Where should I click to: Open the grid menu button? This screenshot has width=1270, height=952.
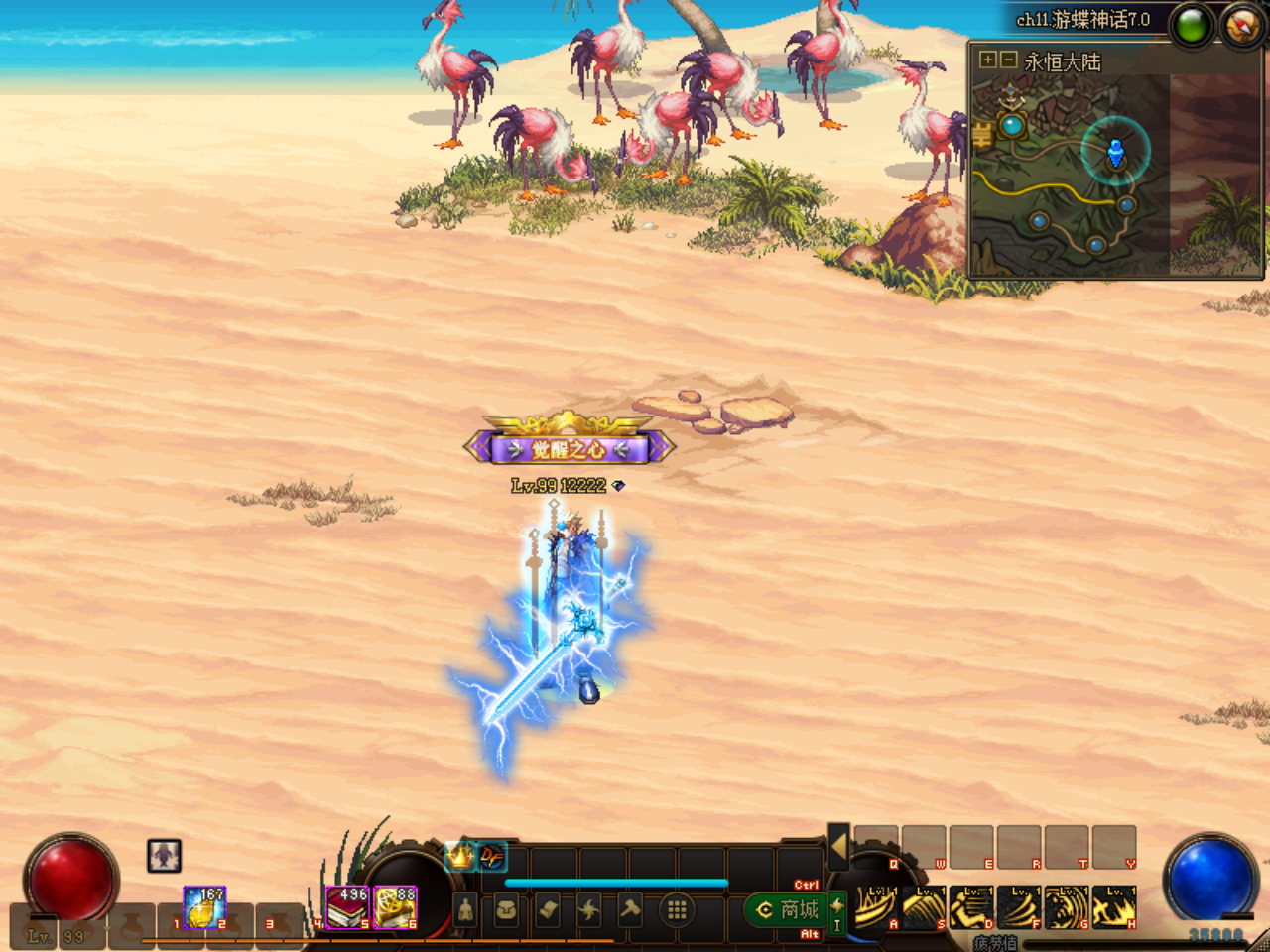coord(677,909)
